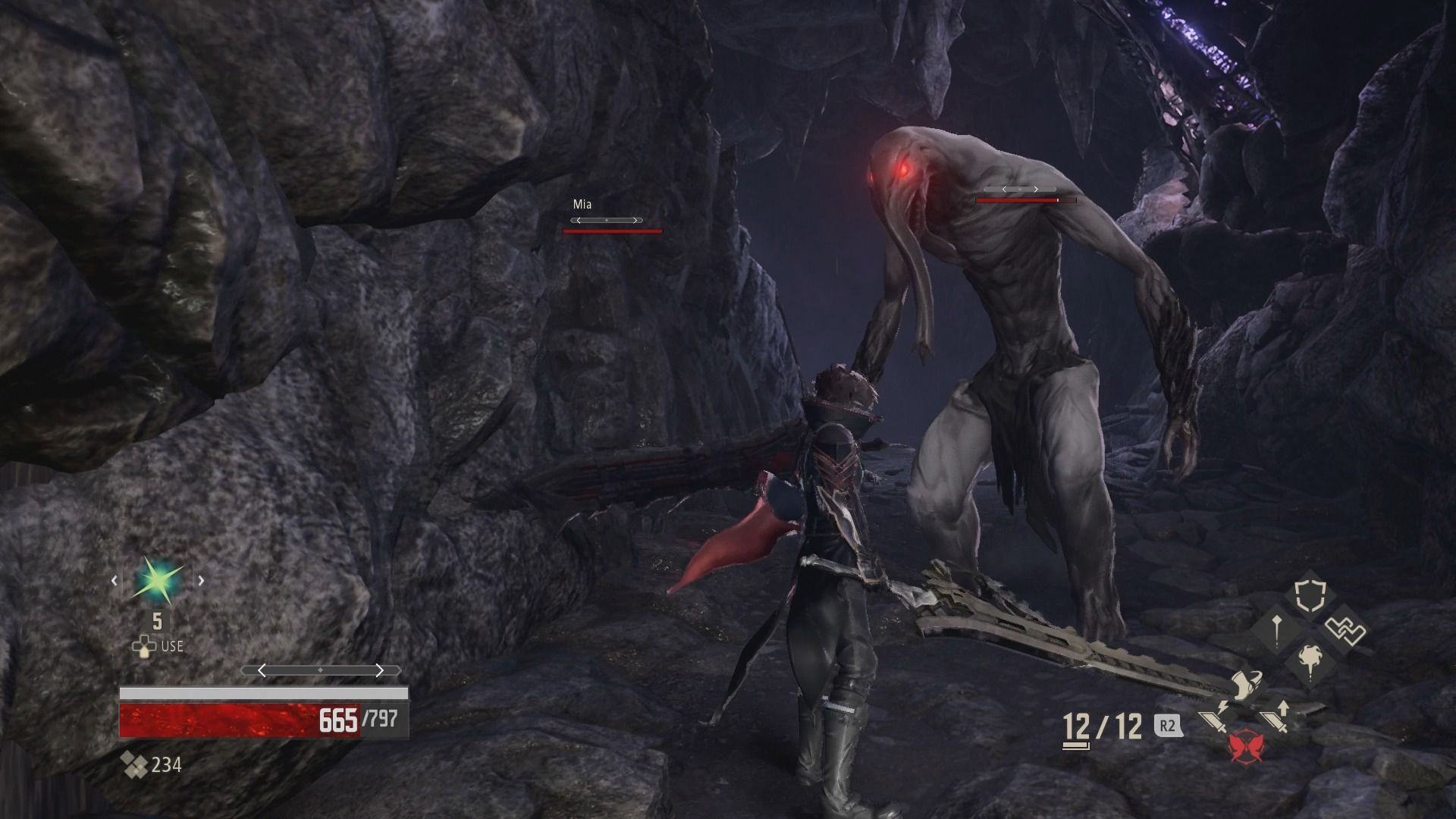Click the red butterfly emblem icon
This screenshot has height=819, width=1456.
click(1244, 745)
